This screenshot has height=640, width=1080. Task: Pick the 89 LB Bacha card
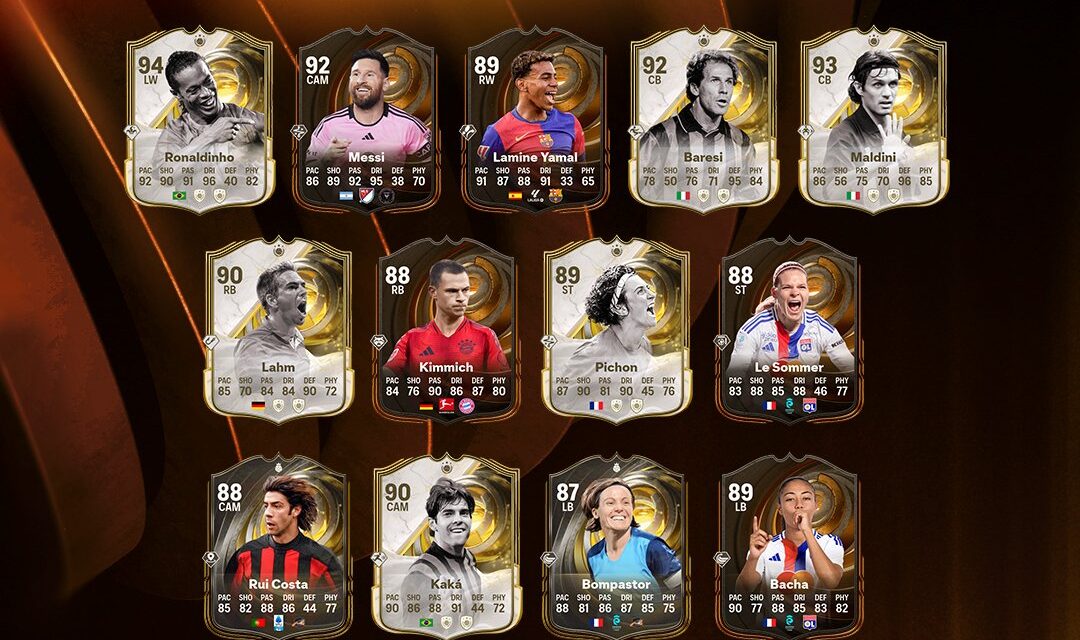pos(790,546)
